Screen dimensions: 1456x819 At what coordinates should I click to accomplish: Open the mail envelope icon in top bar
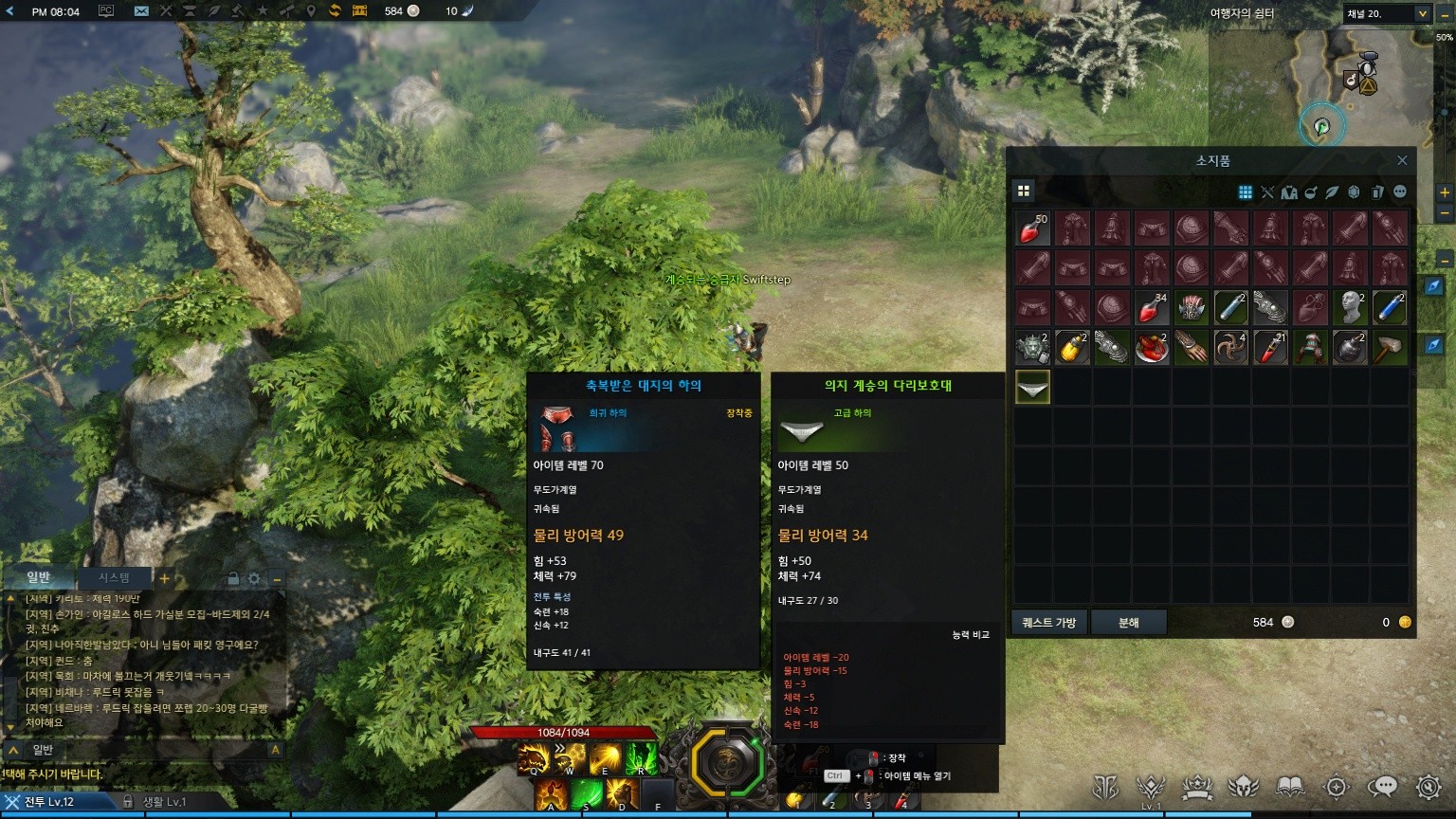click(x=141, y=11)
